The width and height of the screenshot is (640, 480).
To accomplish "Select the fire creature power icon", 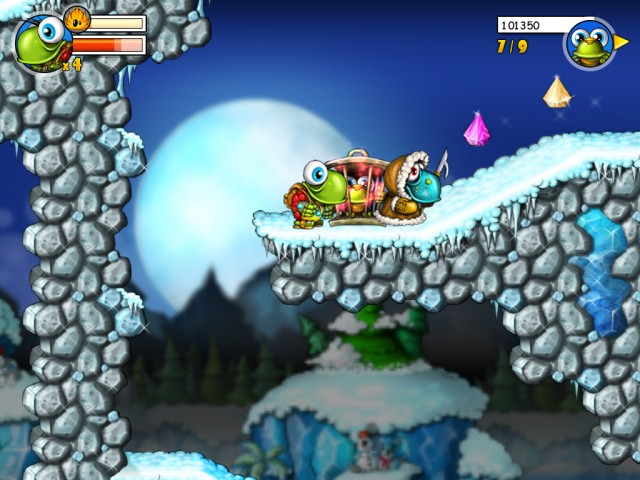I will [x=77, y=19].
